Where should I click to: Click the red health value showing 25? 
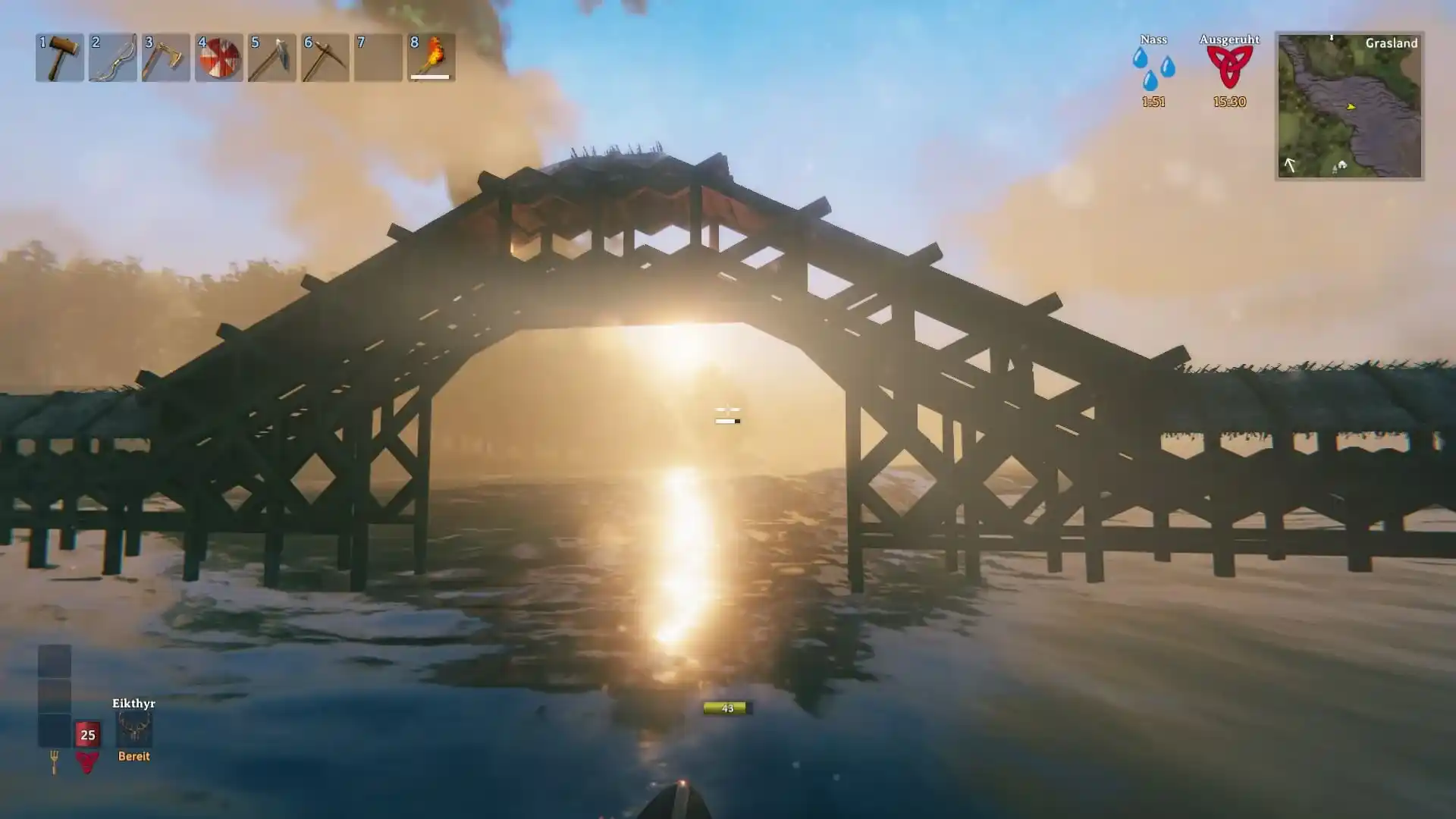(x=87, y=734)
